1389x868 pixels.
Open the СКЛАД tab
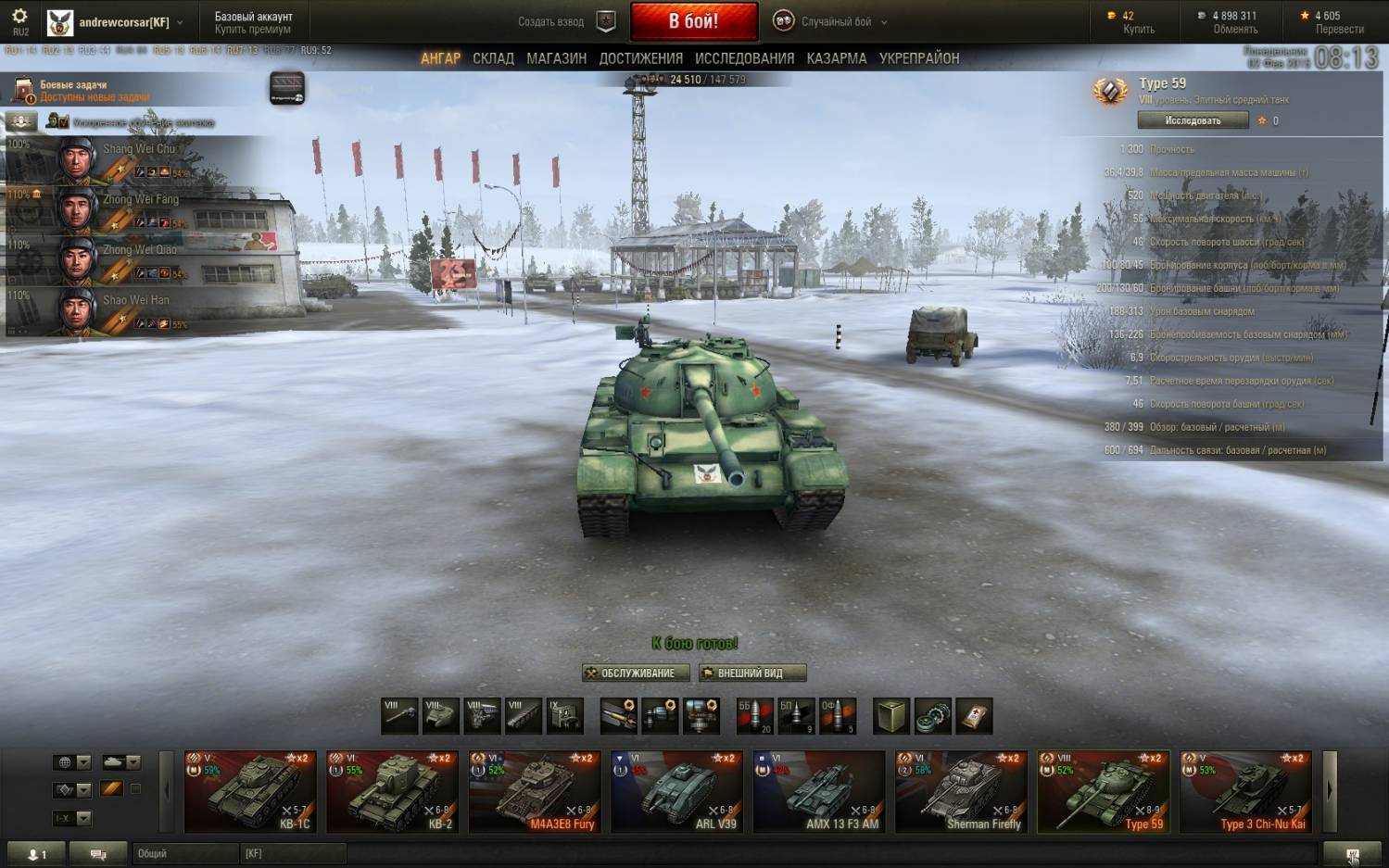[x=493, y=58]
